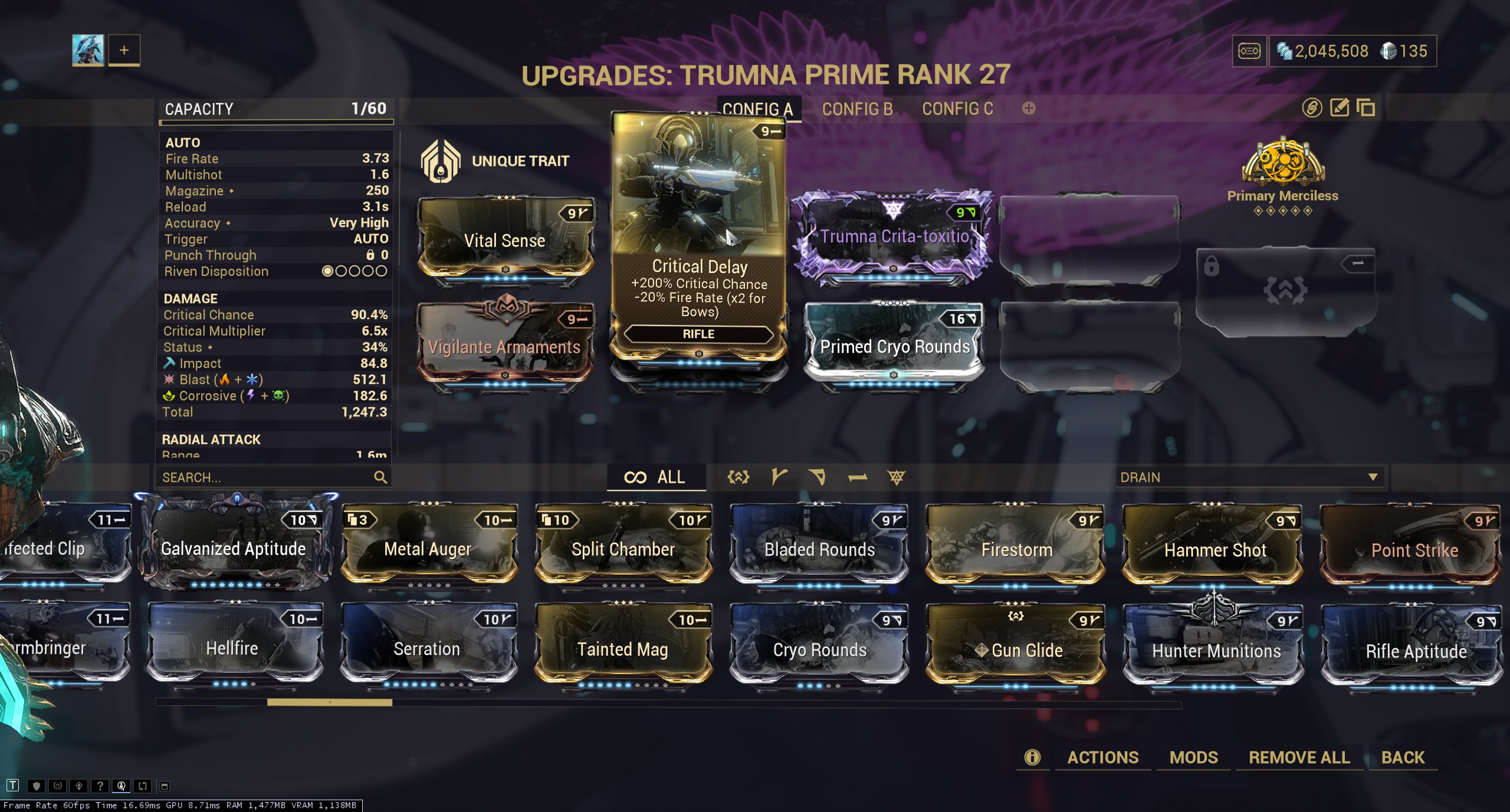Pick the Split Chamber mod card
This screenshot has width=1510, height=812.
click(x=623, y=548)
